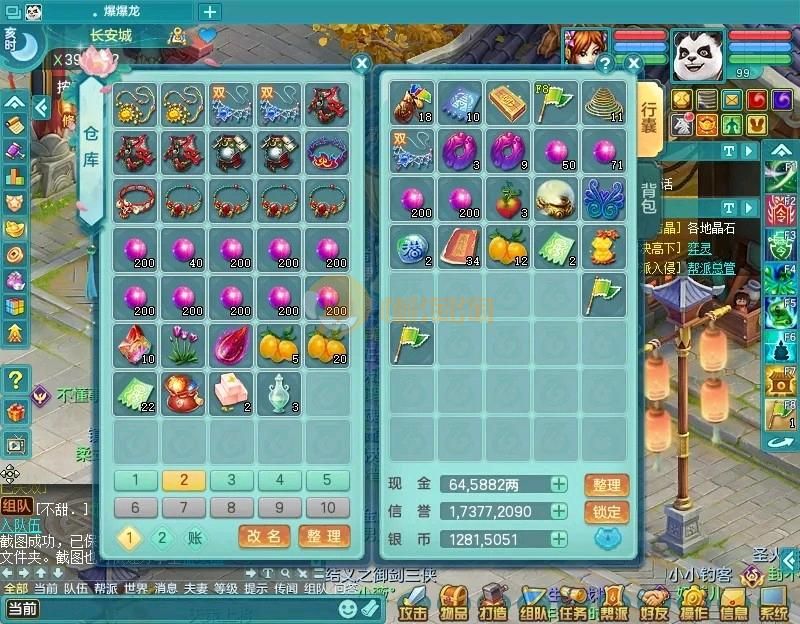Screen dimensions: 800x624
Task: Click the panda character portrait
Action: pyautogui.click(x=697, y=55)
